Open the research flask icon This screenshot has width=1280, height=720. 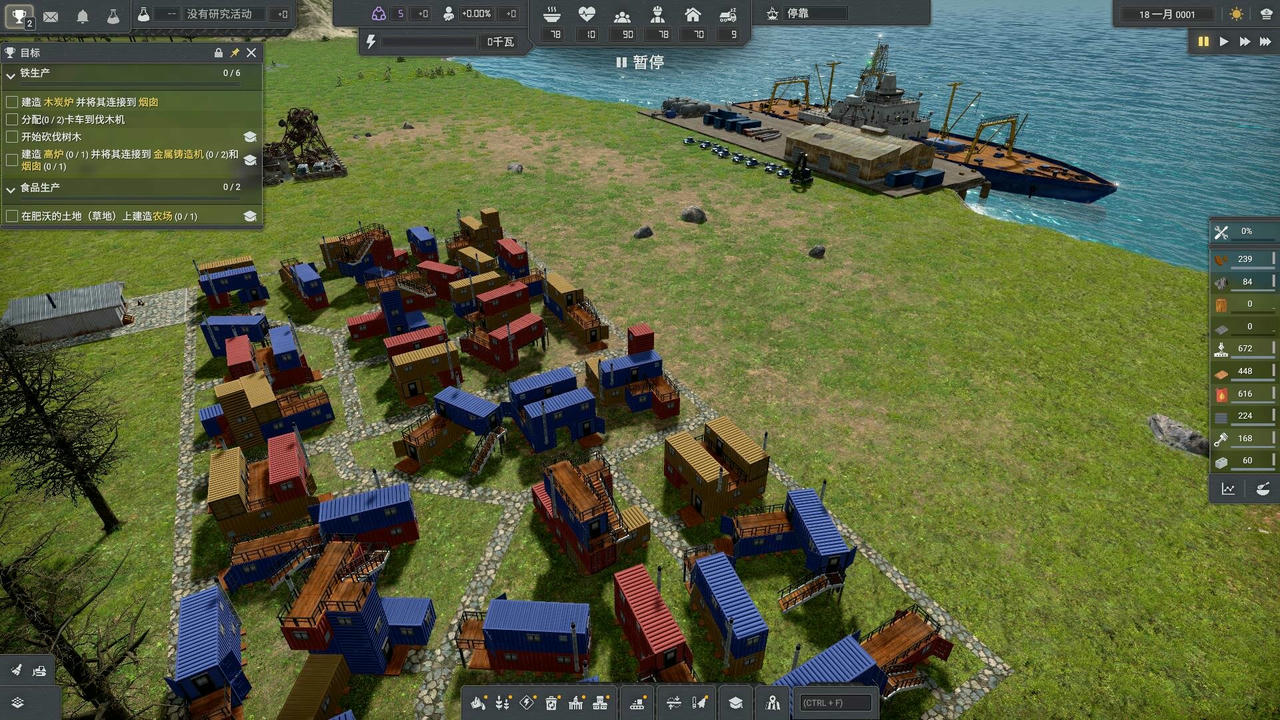point(113,16)
